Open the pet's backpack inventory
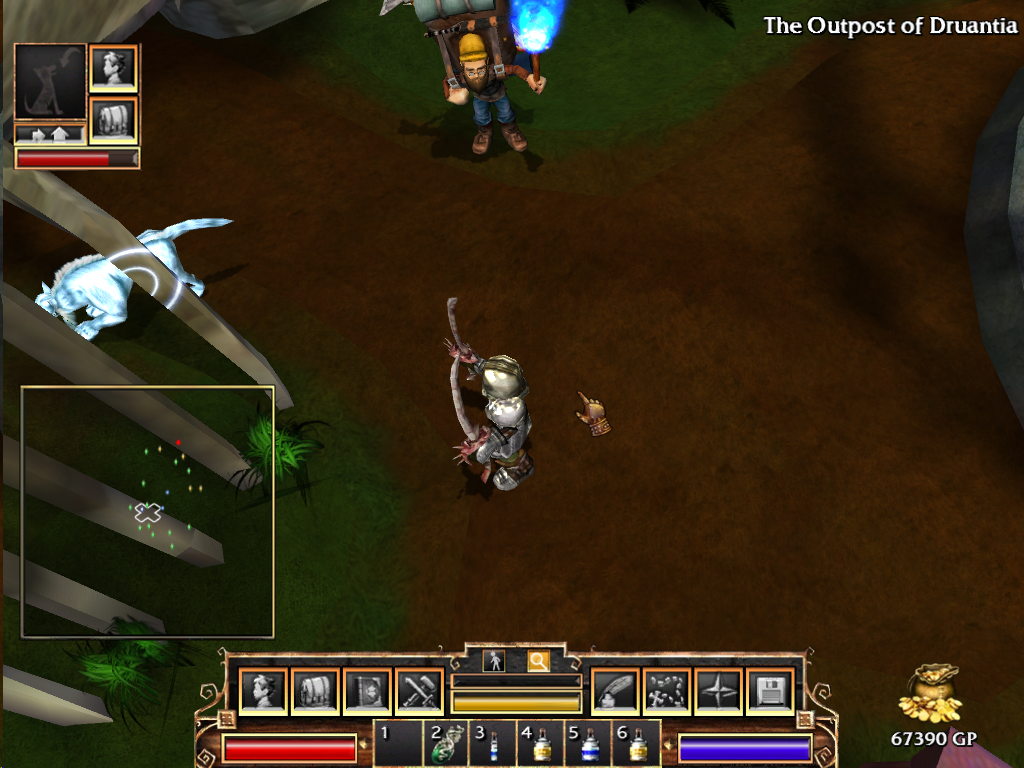Screen dimensions: 1024x768 click(x=113, y=119)
